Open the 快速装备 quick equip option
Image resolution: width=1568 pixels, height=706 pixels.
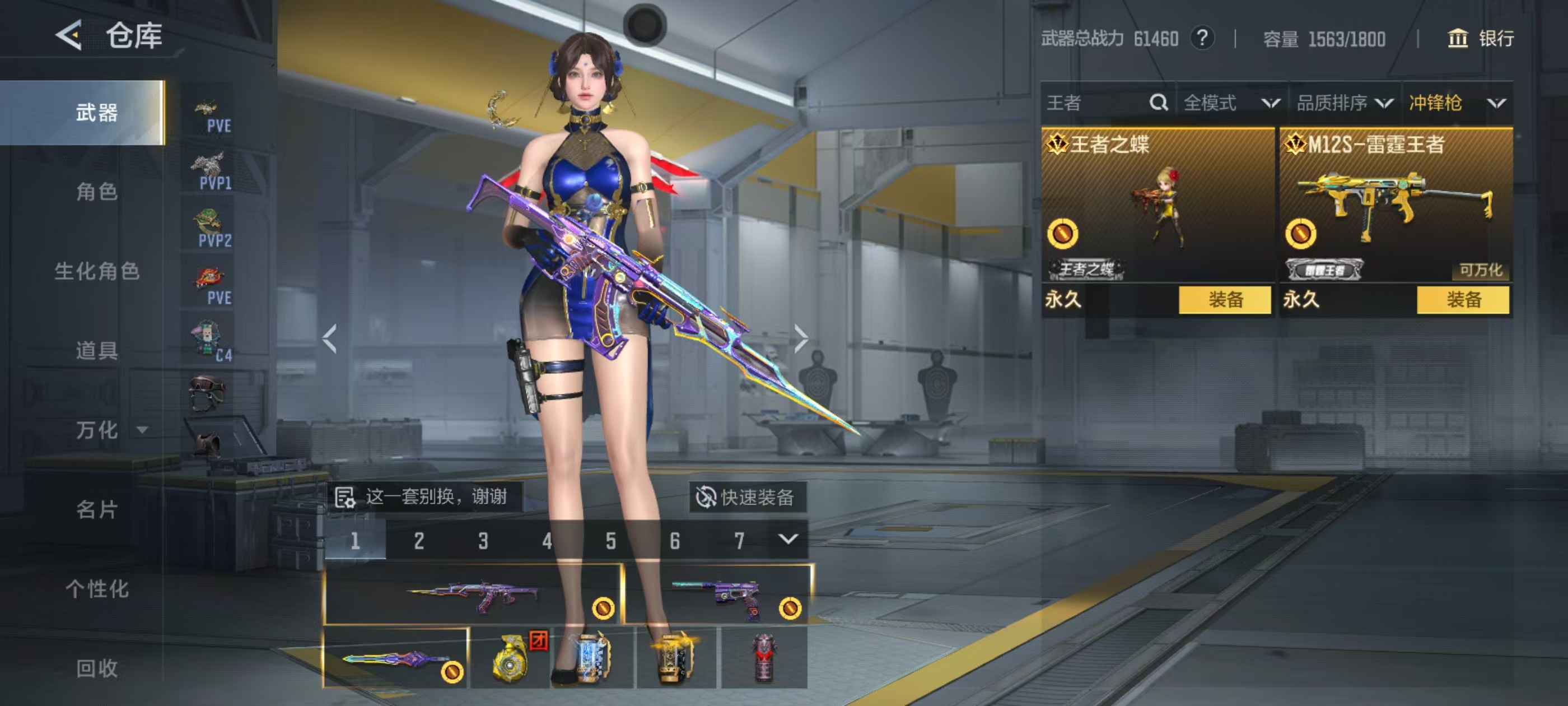(747, 497)
